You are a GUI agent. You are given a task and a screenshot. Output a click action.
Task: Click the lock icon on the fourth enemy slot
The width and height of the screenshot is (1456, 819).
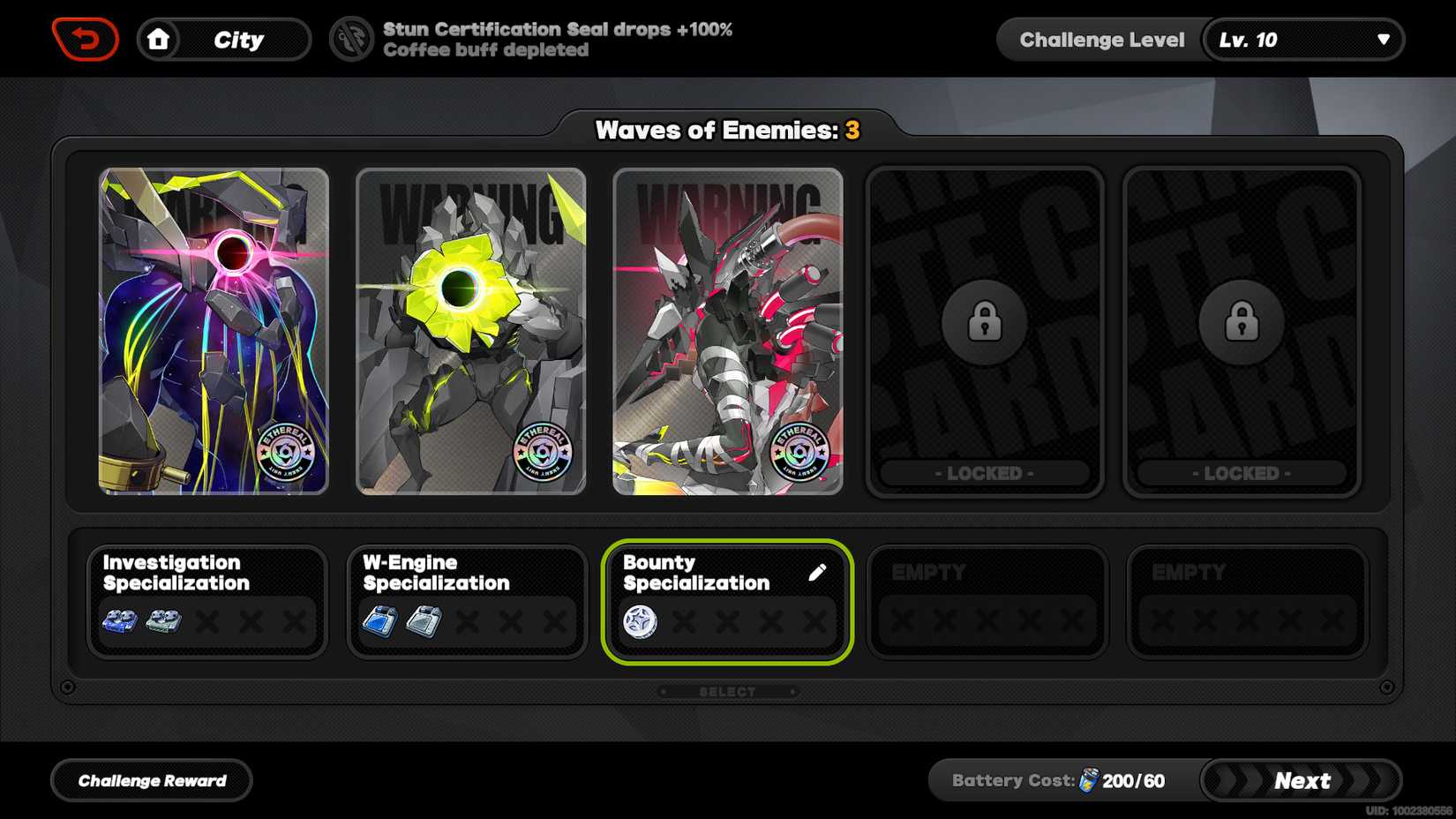coord(984,322)
